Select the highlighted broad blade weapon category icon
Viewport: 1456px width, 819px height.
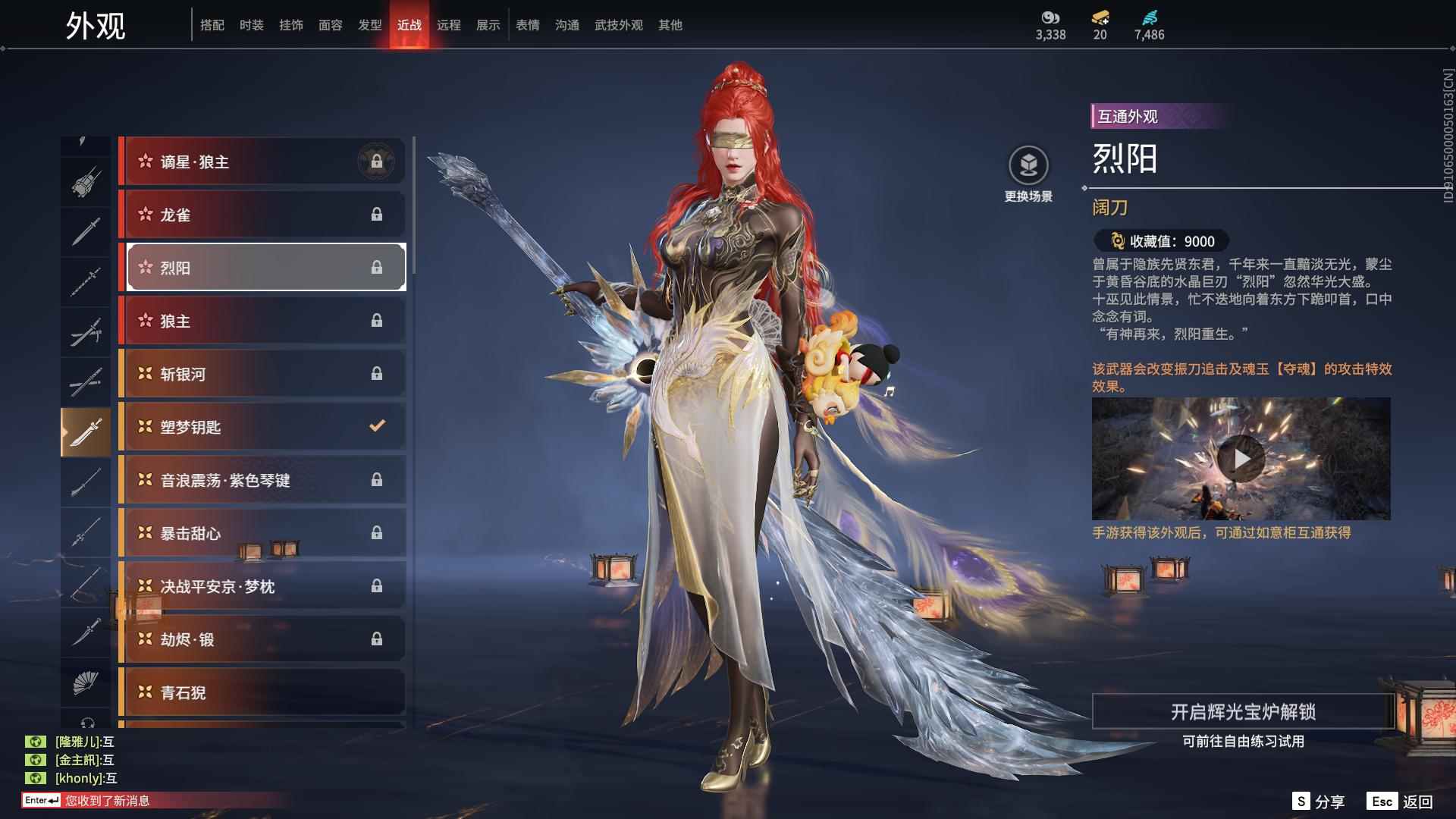[86, 430]
